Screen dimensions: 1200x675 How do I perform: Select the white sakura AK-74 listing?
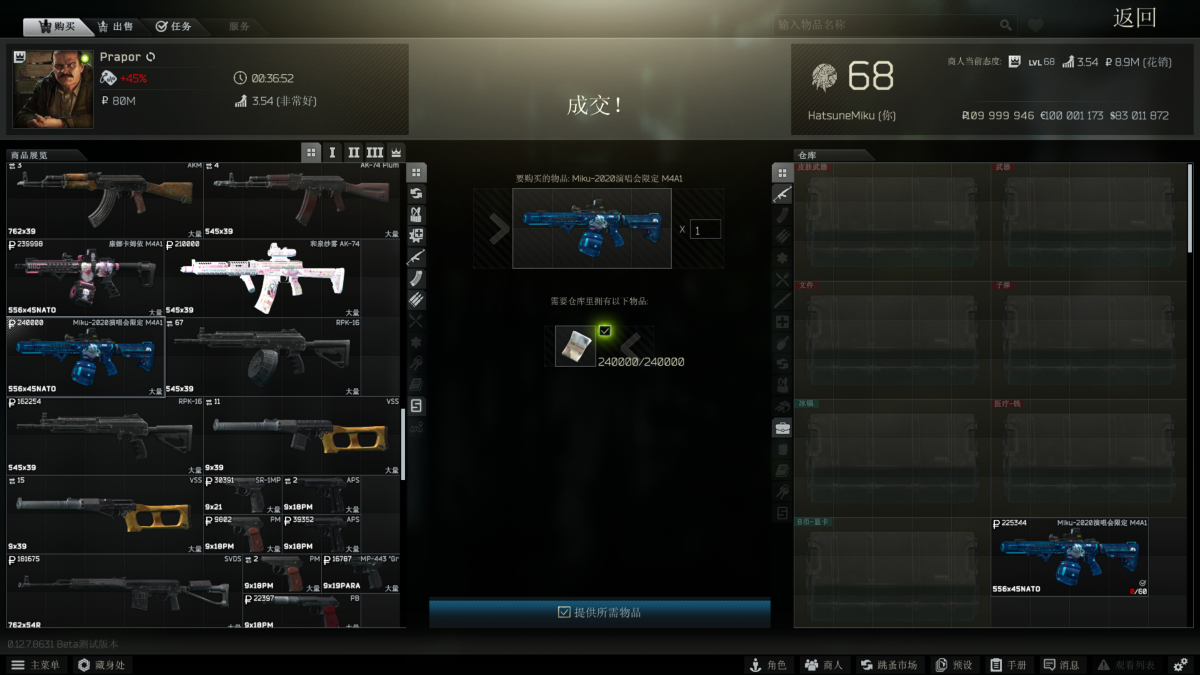282,278
